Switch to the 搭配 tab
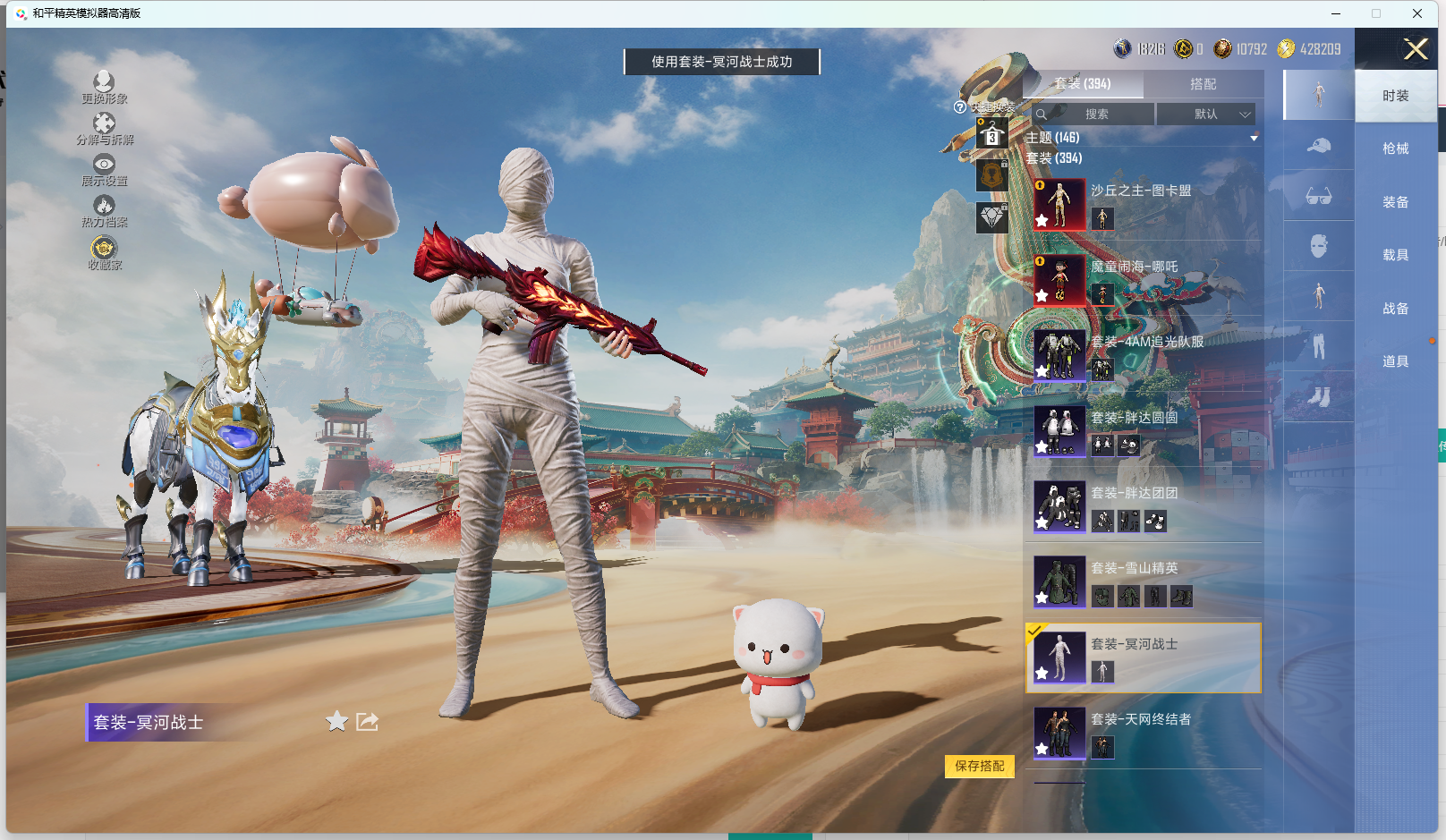The height and width of the screenshot is (840, 1446). [1203, 84]
